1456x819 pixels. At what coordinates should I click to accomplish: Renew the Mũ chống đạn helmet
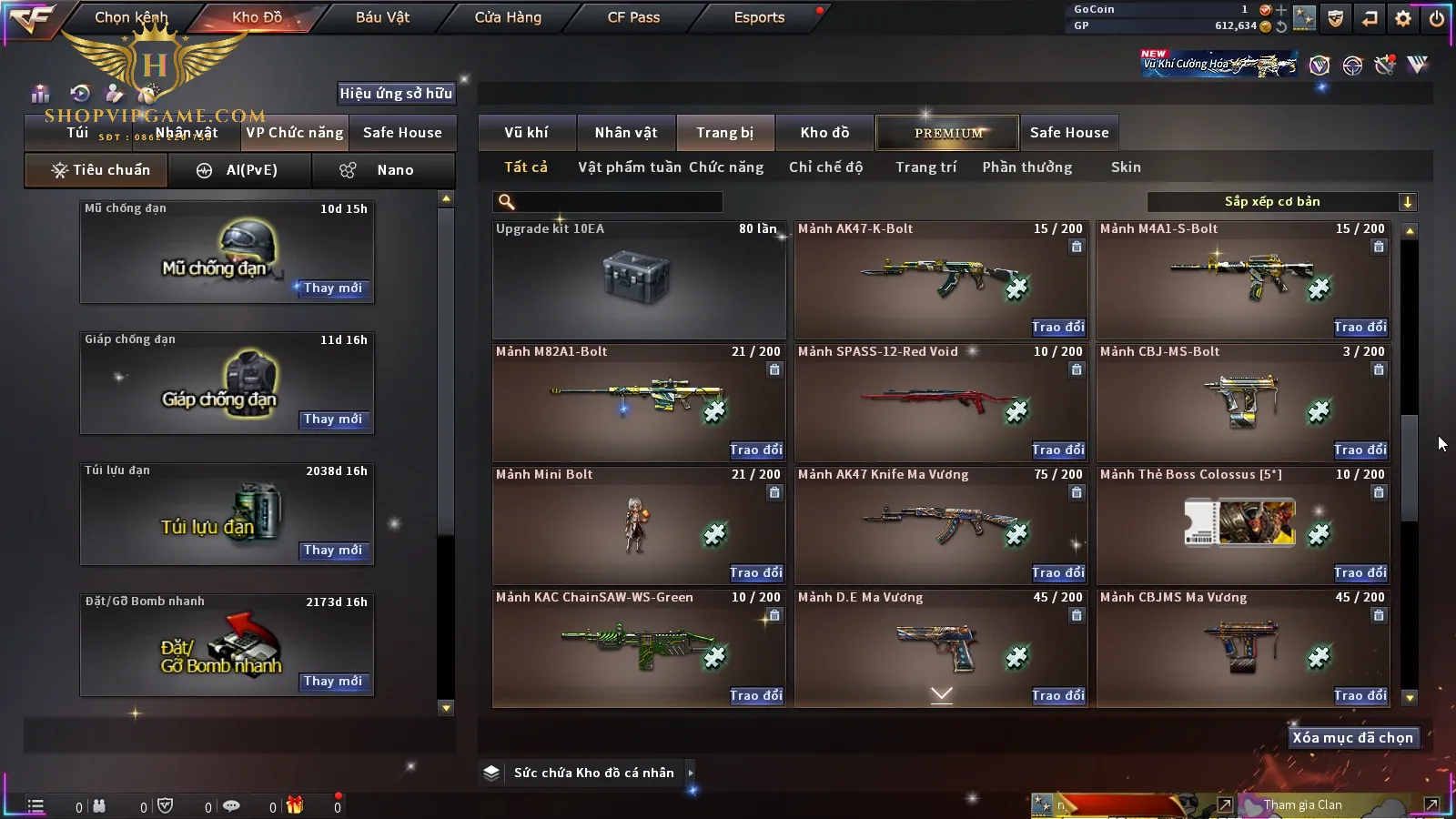(333, 288)
